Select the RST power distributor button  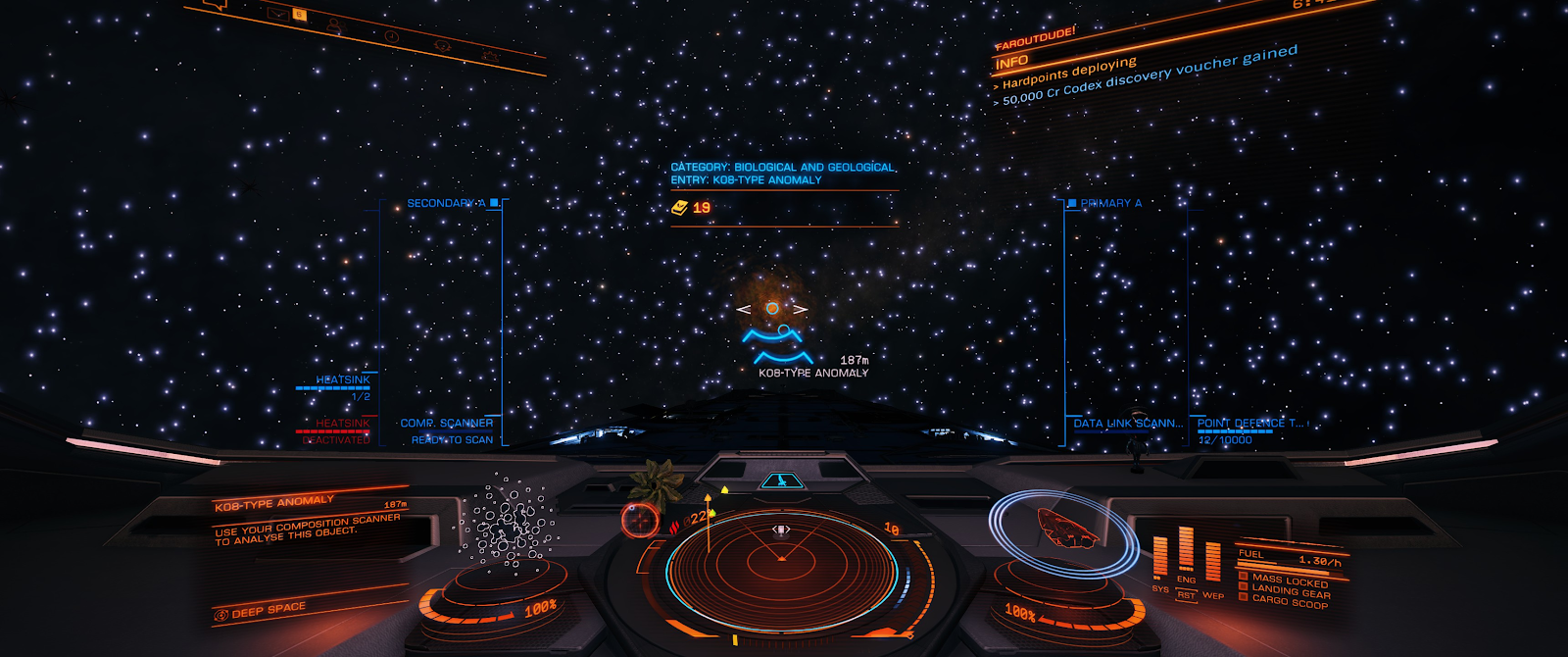point(1186,595)
